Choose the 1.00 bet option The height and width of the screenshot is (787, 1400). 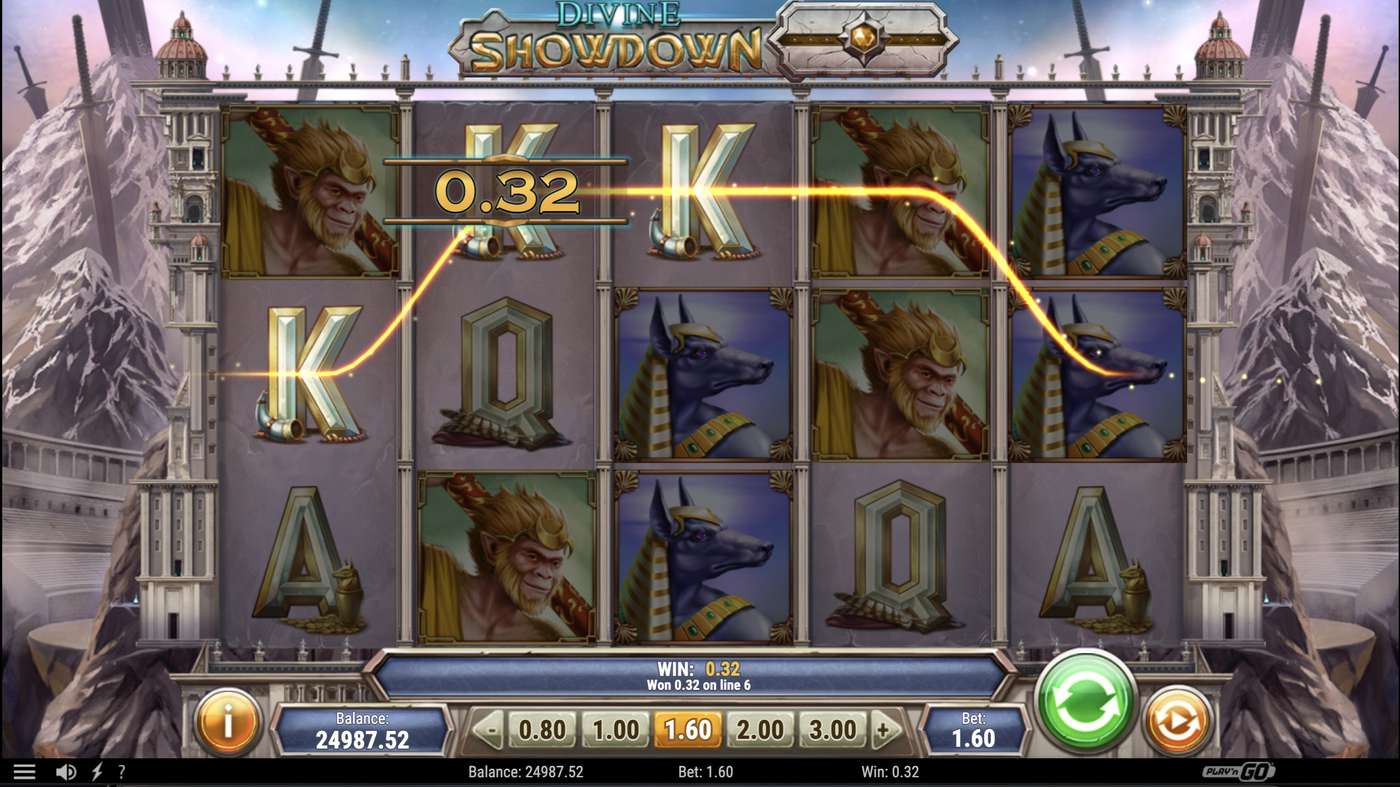coord(616,729)
